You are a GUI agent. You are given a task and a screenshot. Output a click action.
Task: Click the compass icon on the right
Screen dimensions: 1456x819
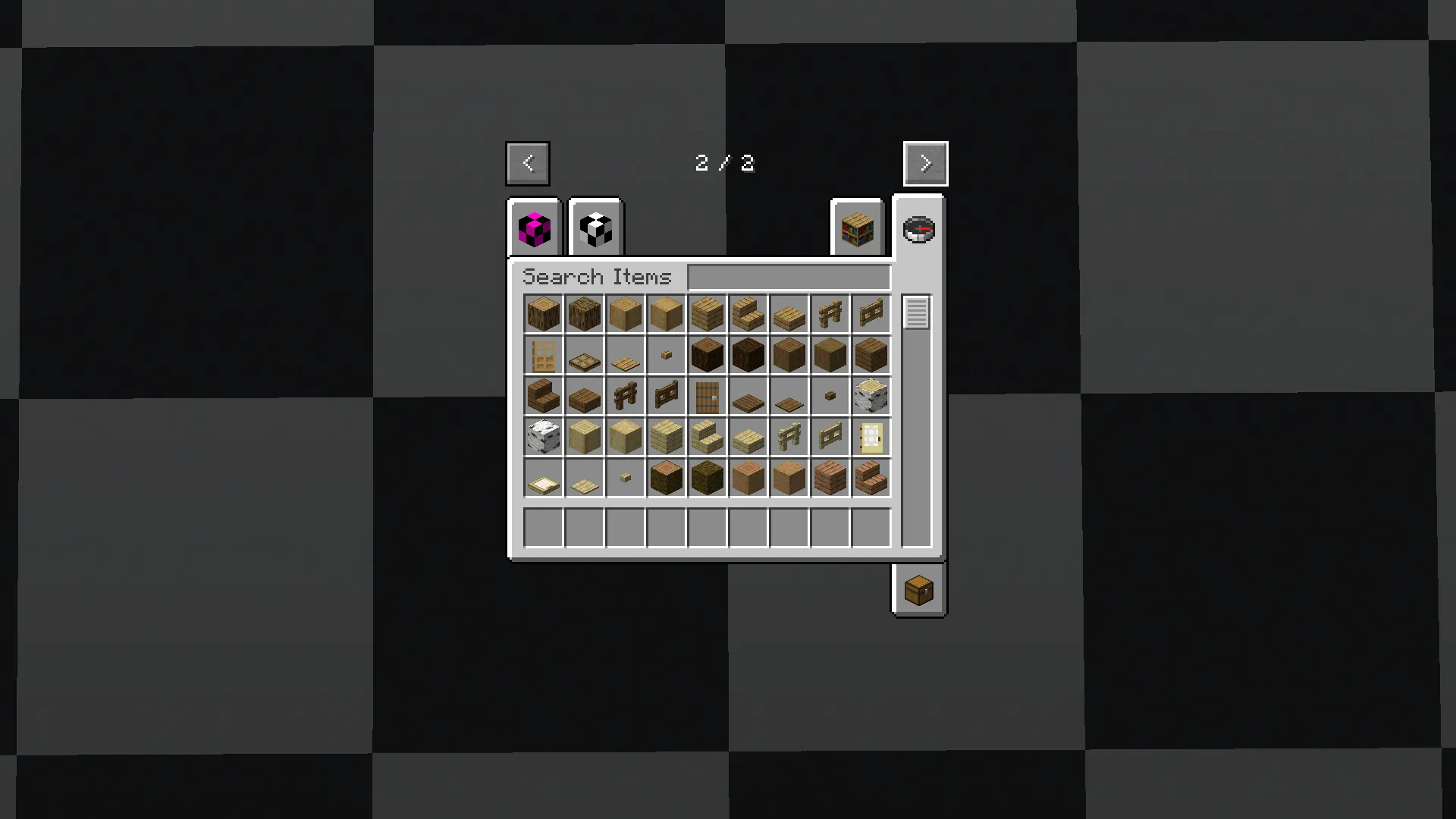tap(918, 228)
